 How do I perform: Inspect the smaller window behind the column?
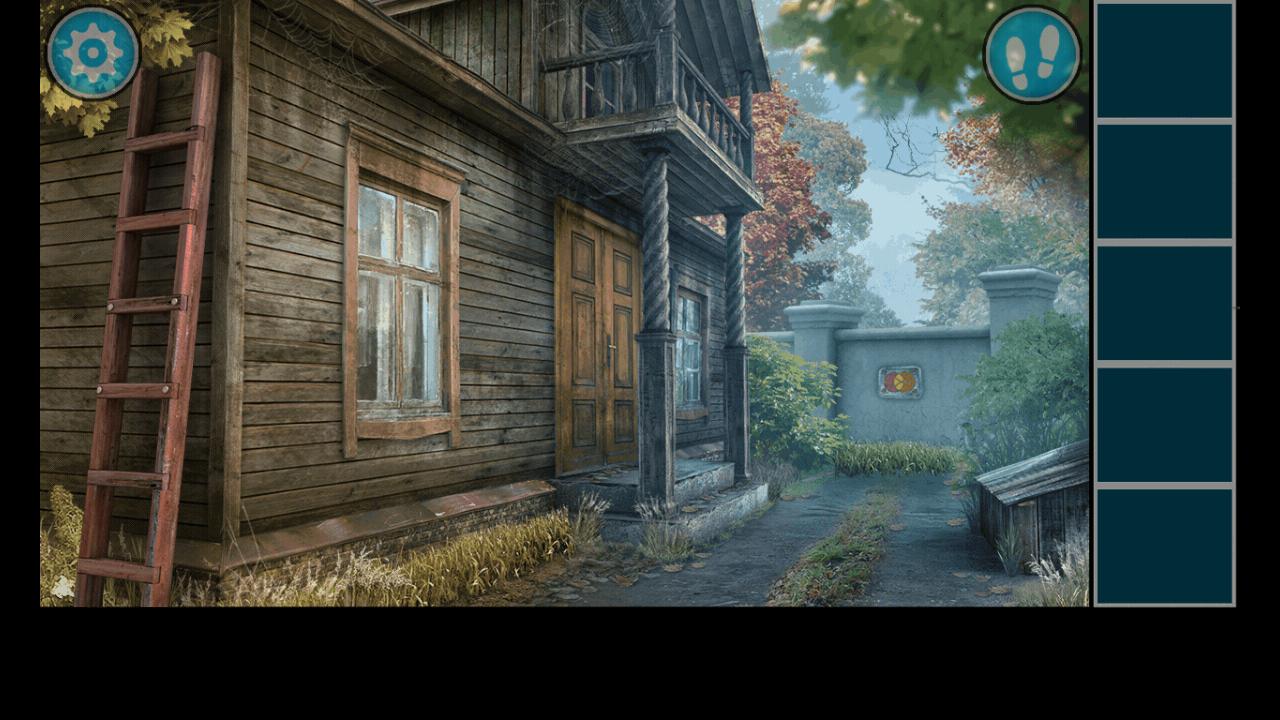point(688,350)
